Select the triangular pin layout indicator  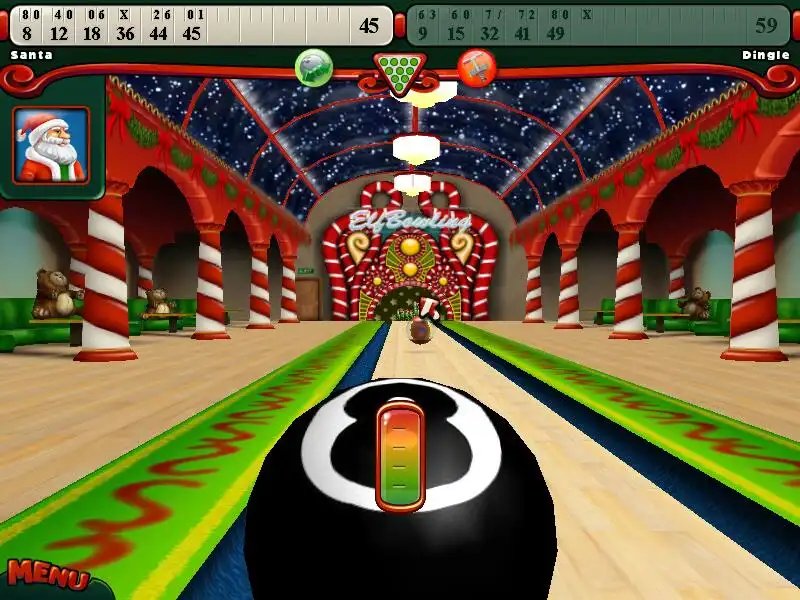click(x=399, y=72)
